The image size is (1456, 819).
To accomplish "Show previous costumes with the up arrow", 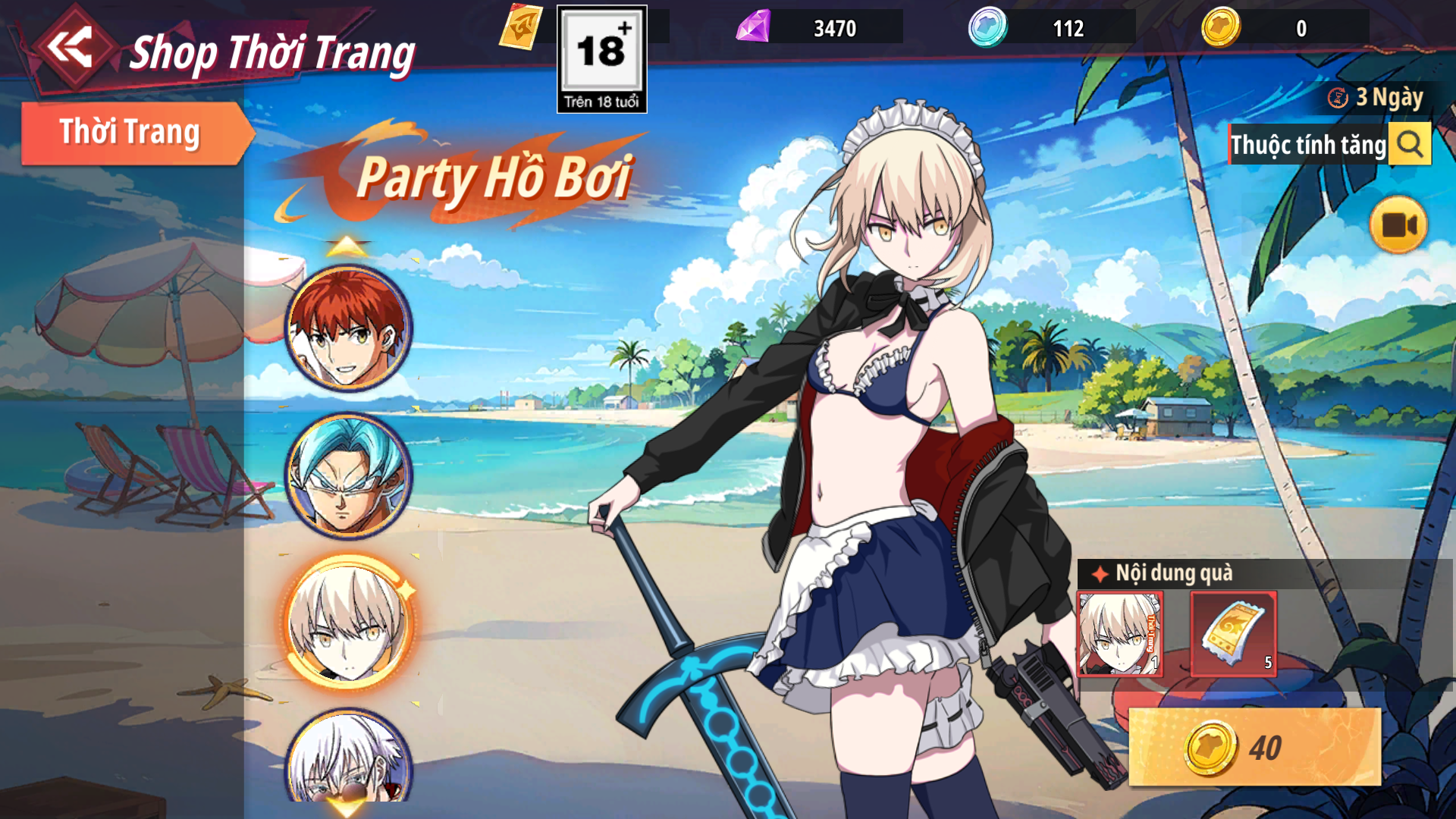I will [x=347, y=246].
